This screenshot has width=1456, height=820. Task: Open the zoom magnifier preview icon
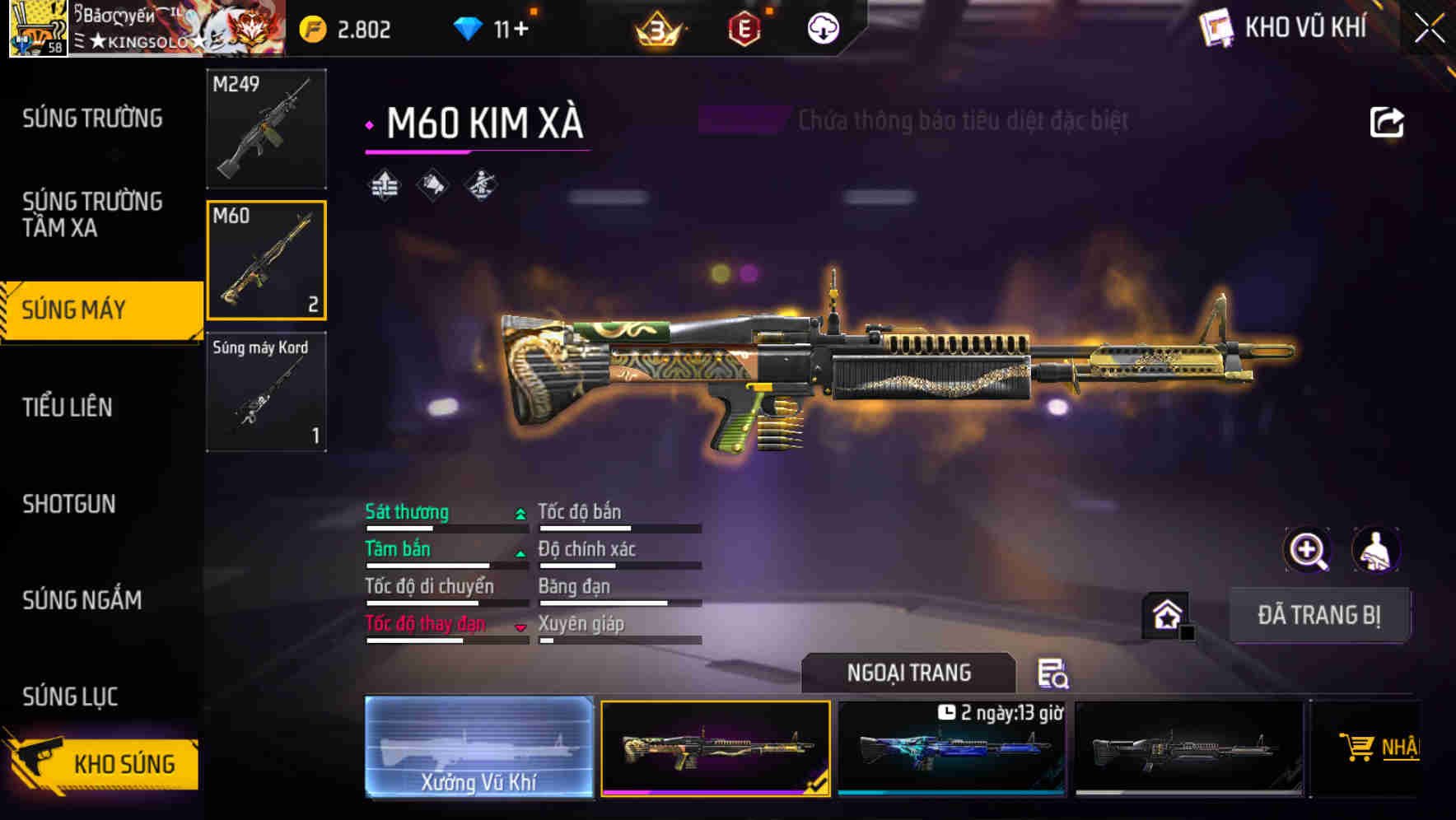[x=1308, y=549]
